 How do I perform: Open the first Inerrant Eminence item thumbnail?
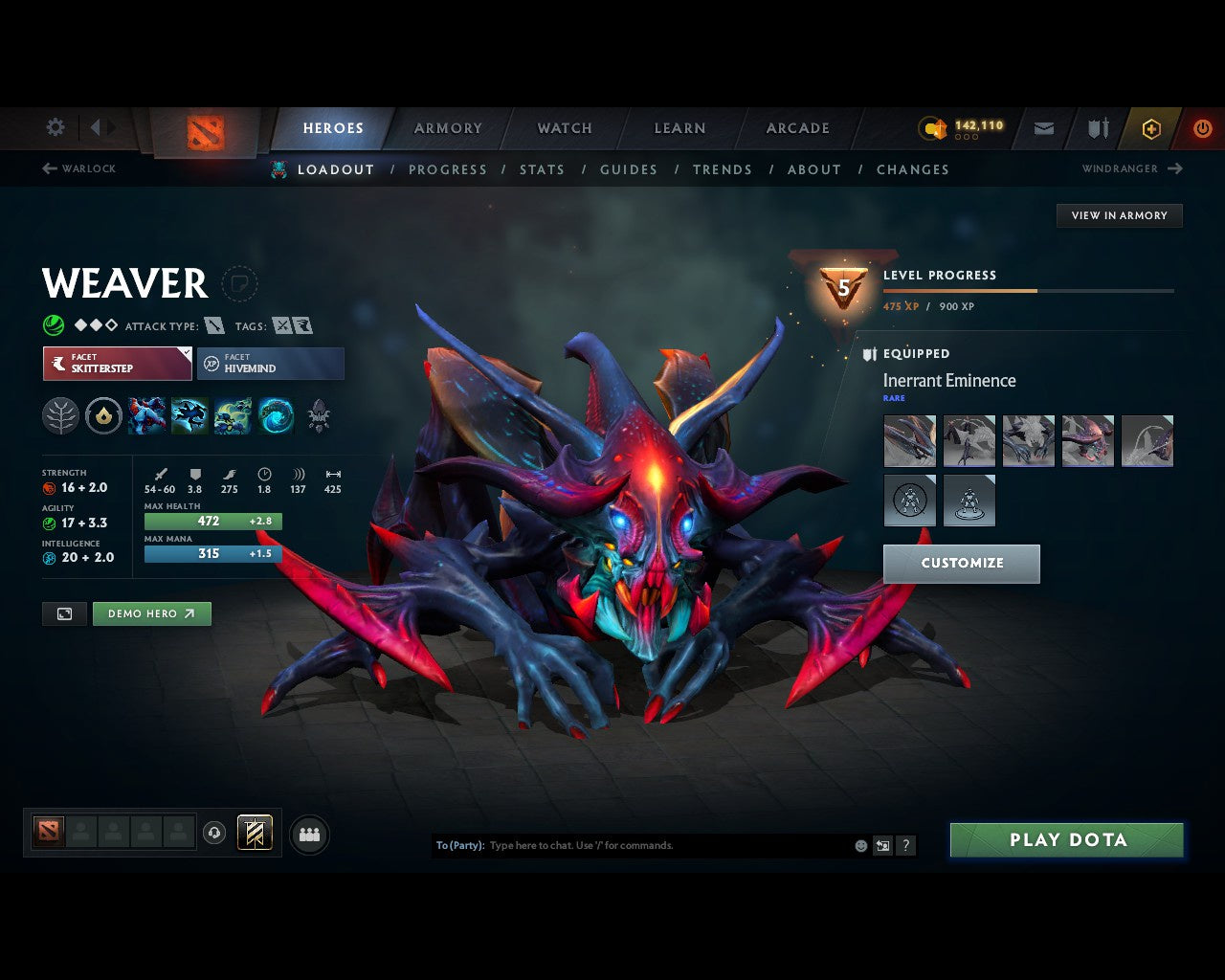pyautogui.click(x=909, y=440)
